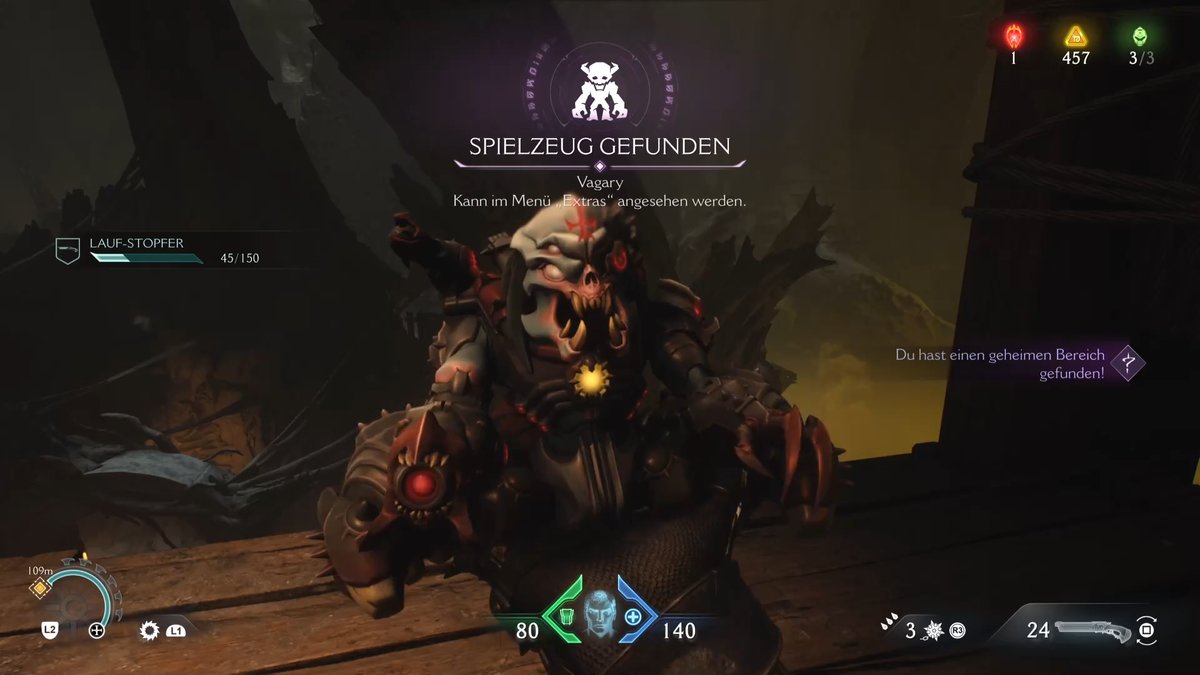This screenshot has height=675, width=1200.
Task: Click the shotgun weapon icon
Action: tap(1093, 630)
